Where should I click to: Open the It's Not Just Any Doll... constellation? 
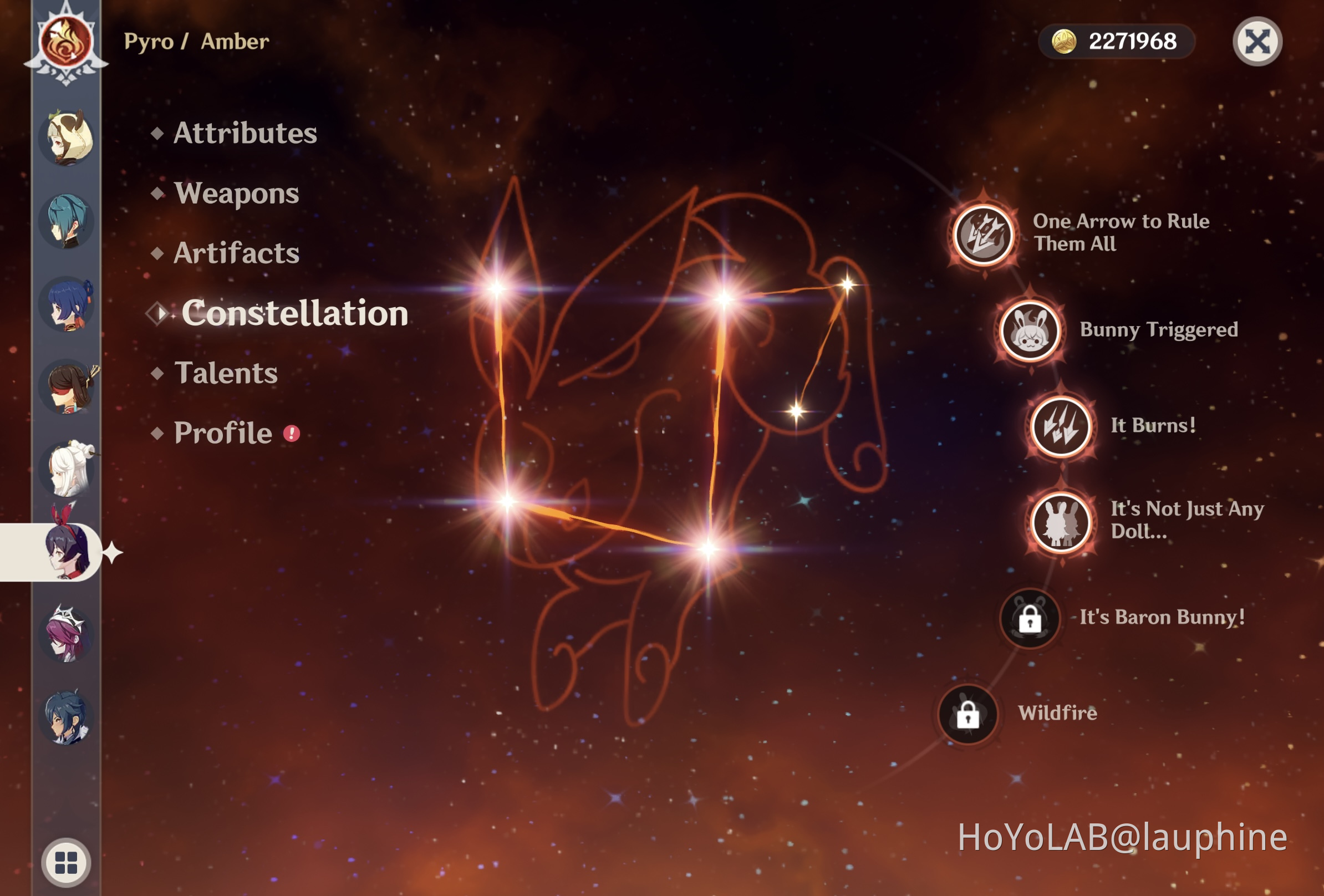(x=1063, y=522)
